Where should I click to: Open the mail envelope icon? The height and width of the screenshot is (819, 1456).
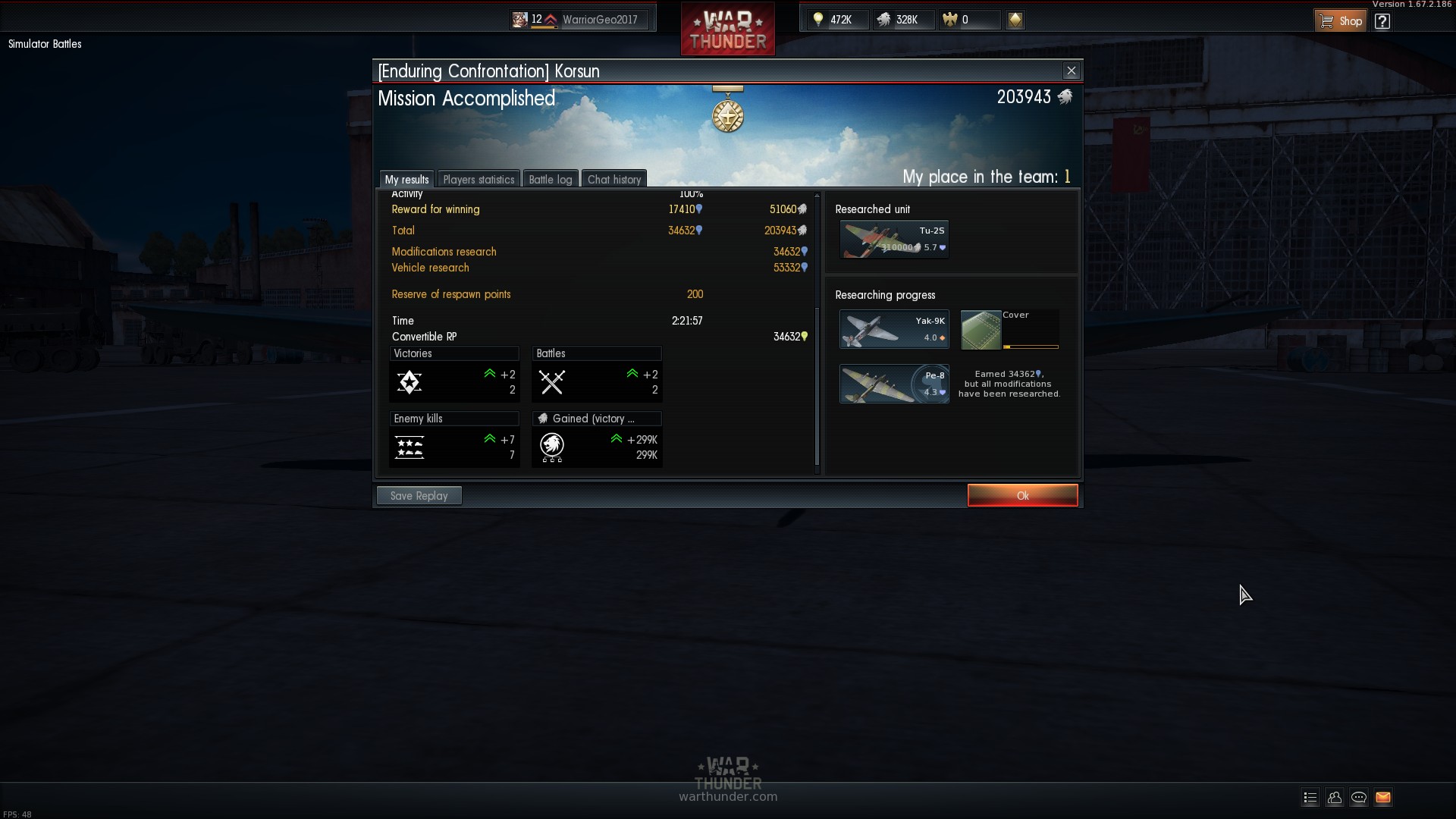pyautogui.click(x=1382, y=797)
